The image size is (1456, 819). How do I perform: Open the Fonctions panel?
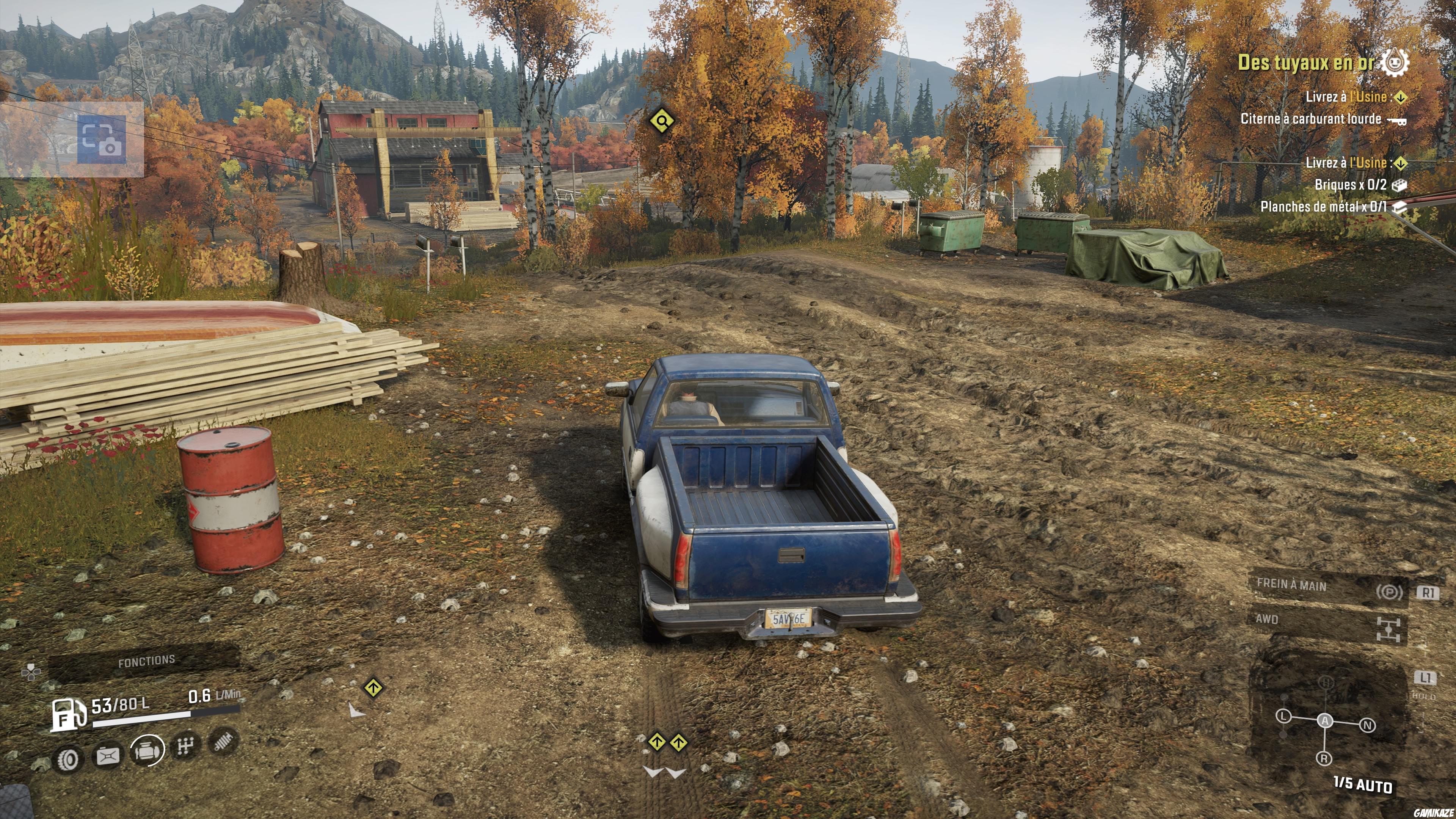146,661
